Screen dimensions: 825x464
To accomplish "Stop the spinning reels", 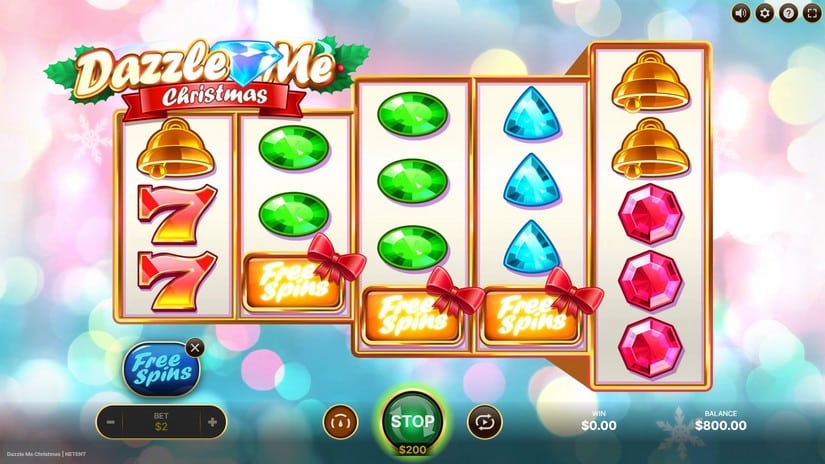I will [412, 420].
